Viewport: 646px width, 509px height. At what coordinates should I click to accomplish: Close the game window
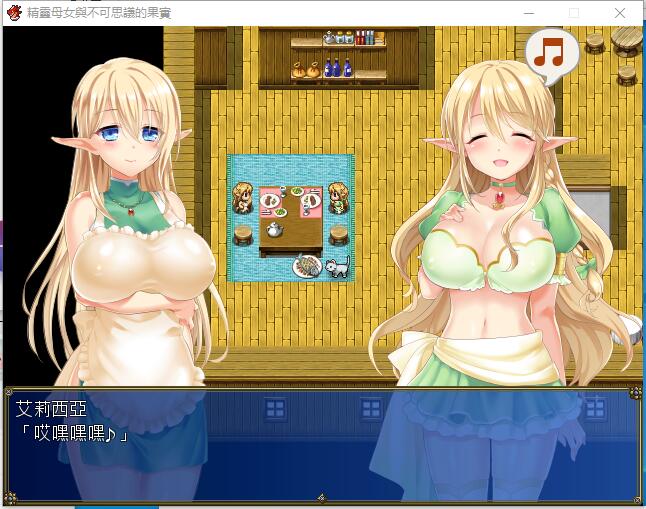[620, 13]
